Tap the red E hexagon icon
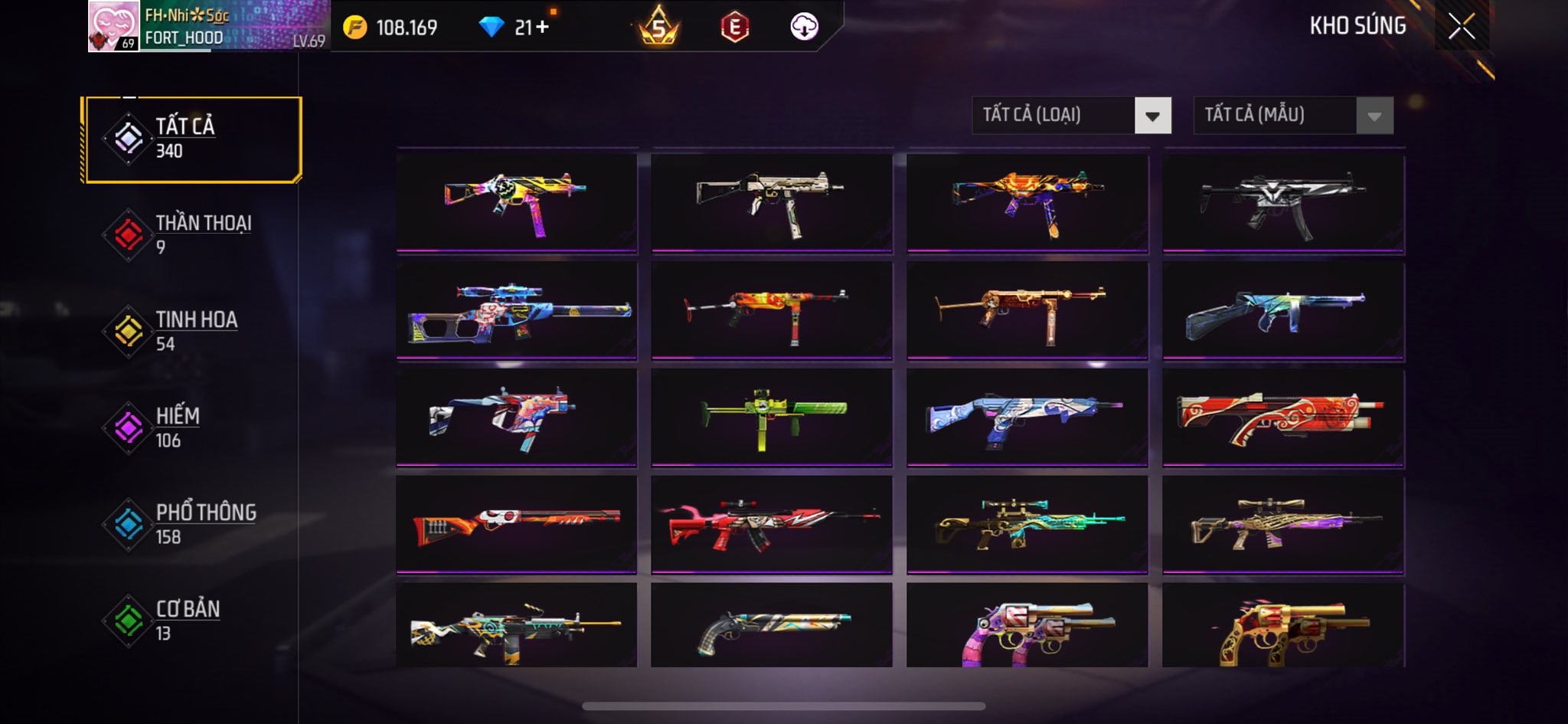The height and width of the screenshot is (724, 1568). coord(734,28)
